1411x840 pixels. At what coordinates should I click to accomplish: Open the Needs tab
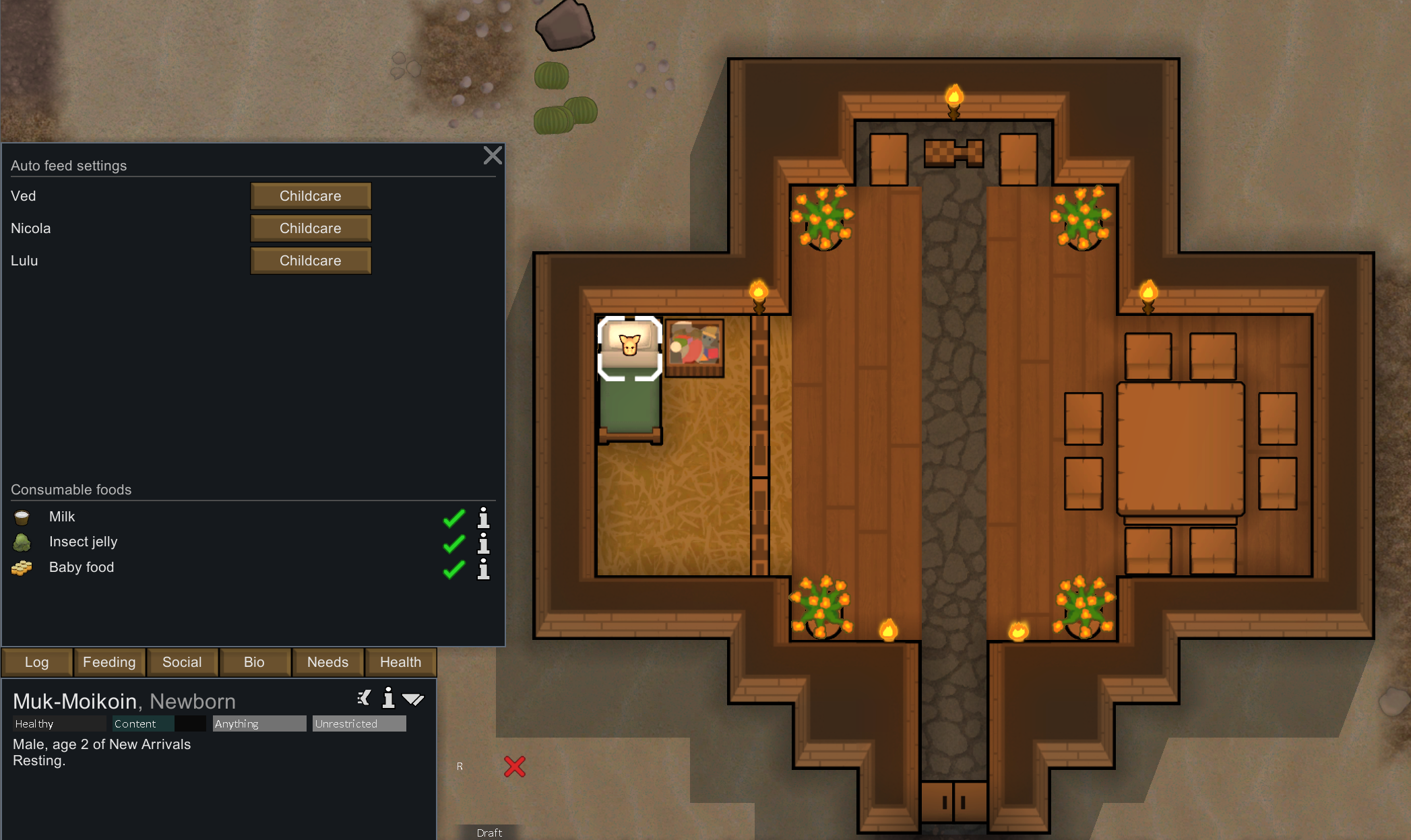click(x=327, y=662)
